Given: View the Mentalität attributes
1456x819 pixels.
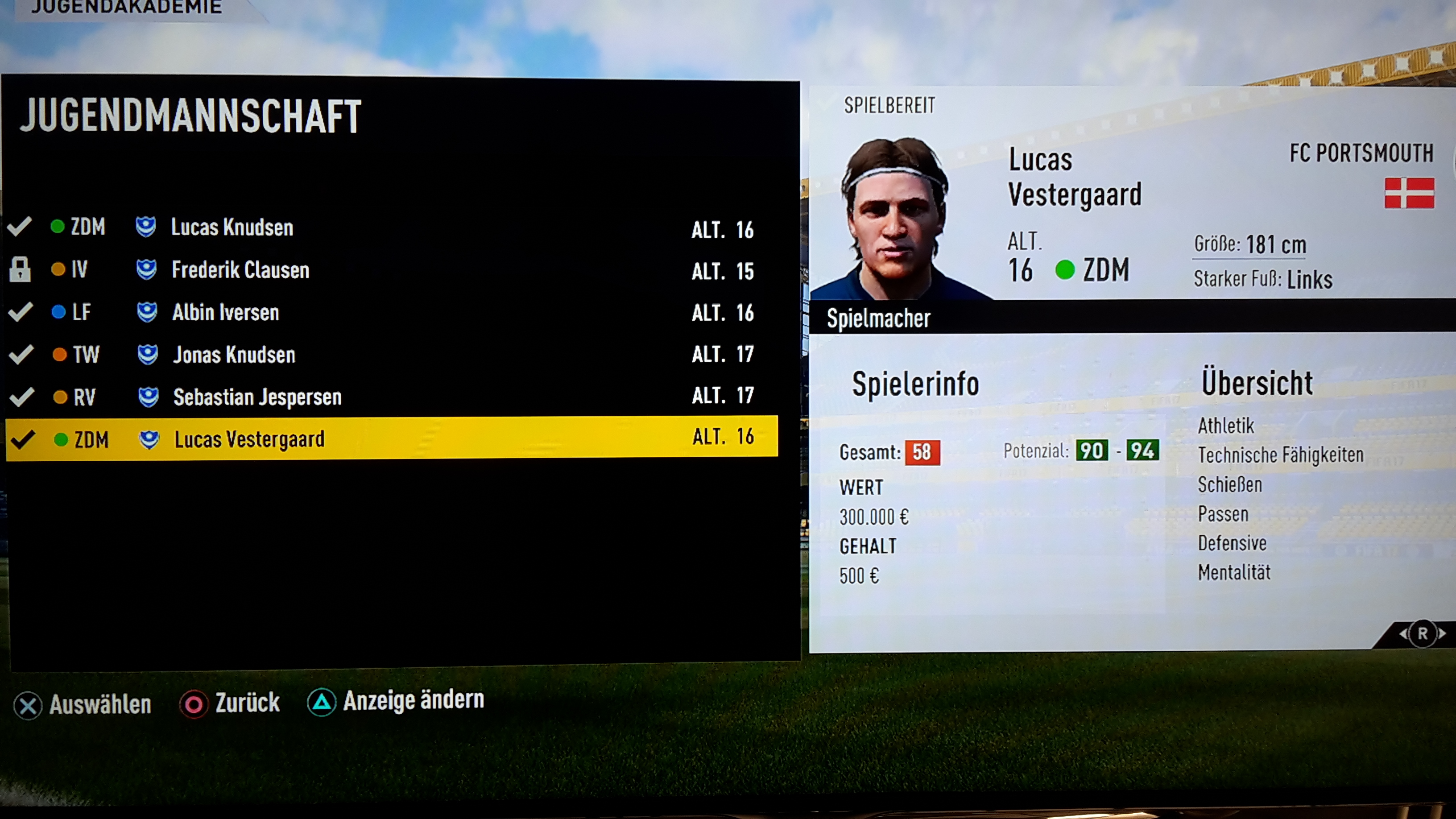Looking at the screenshot, I should [x=1234, y=573].
